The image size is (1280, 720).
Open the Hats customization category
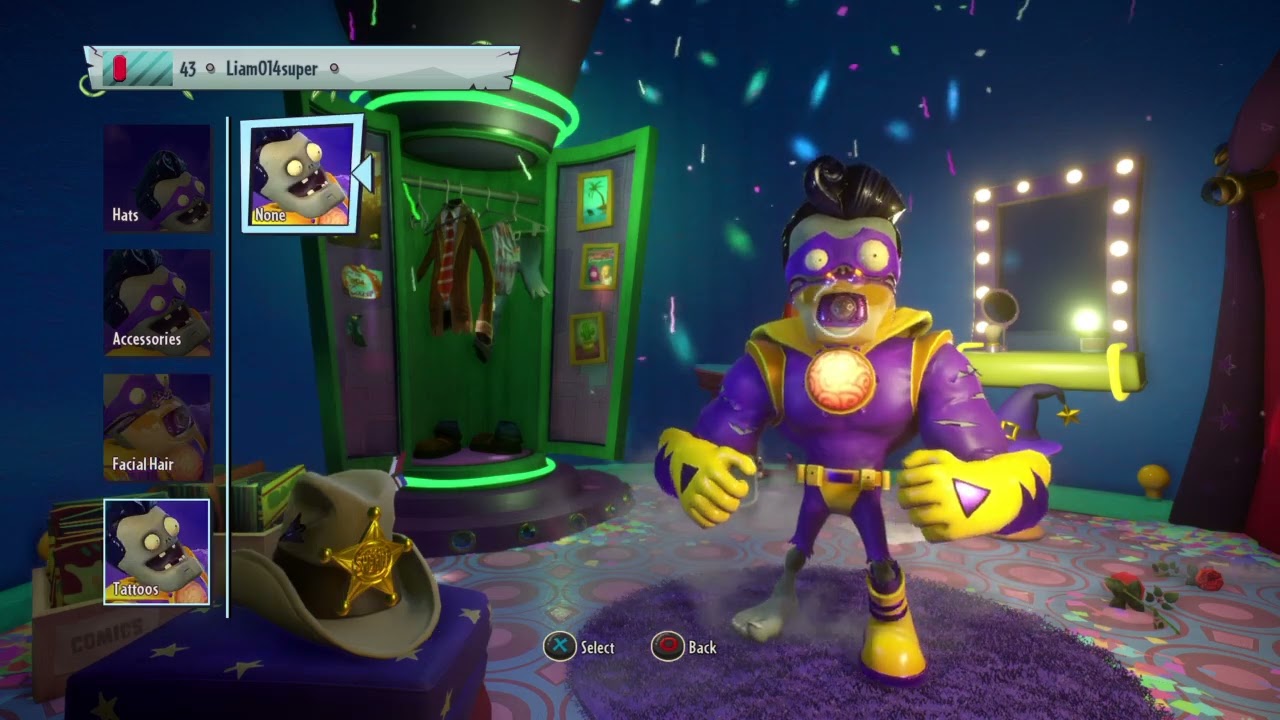click(157, 179)
